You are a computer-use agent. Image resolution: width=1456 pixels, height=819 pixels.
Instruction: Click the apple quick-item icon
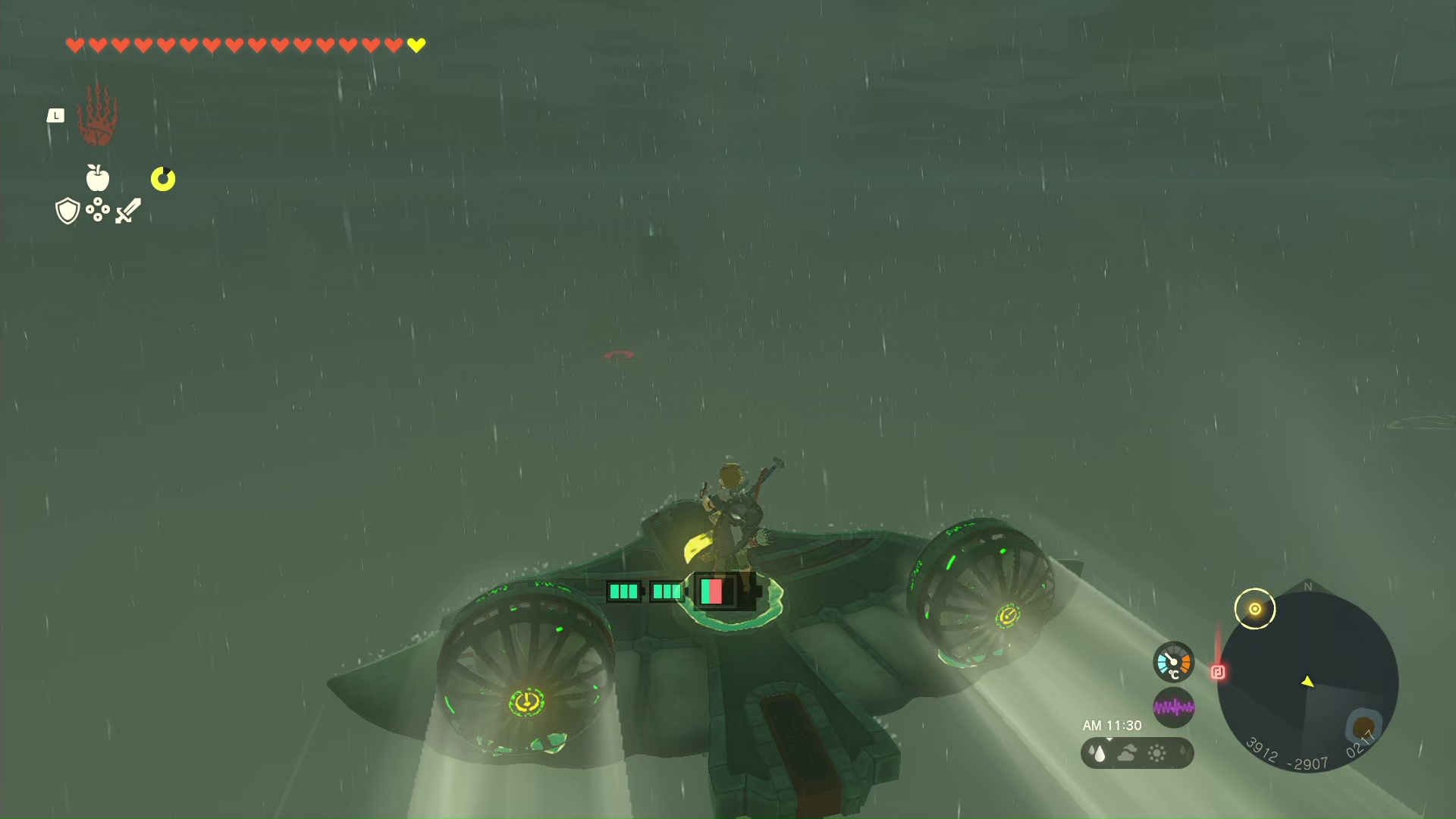point(98,178)
